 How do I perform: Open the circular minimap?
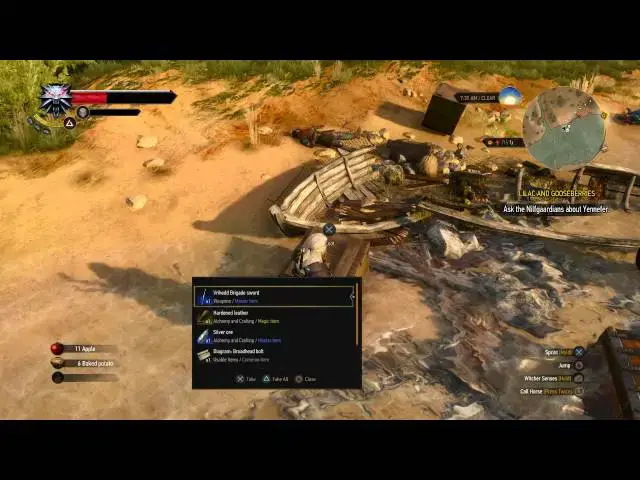564,126
